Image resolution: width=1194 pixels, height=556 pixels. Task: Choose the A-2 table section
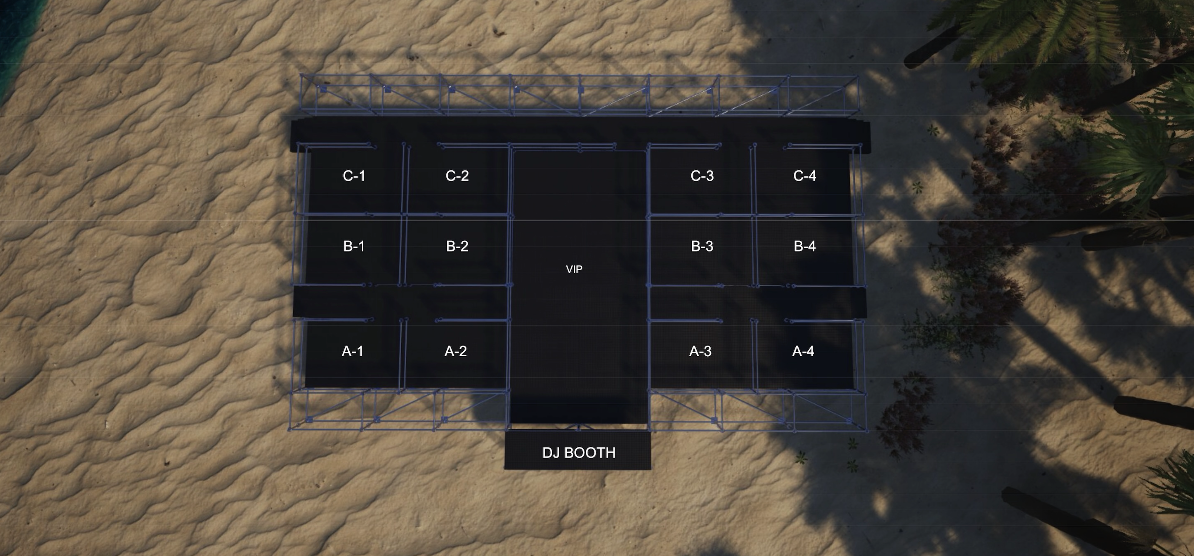(456, 351)
